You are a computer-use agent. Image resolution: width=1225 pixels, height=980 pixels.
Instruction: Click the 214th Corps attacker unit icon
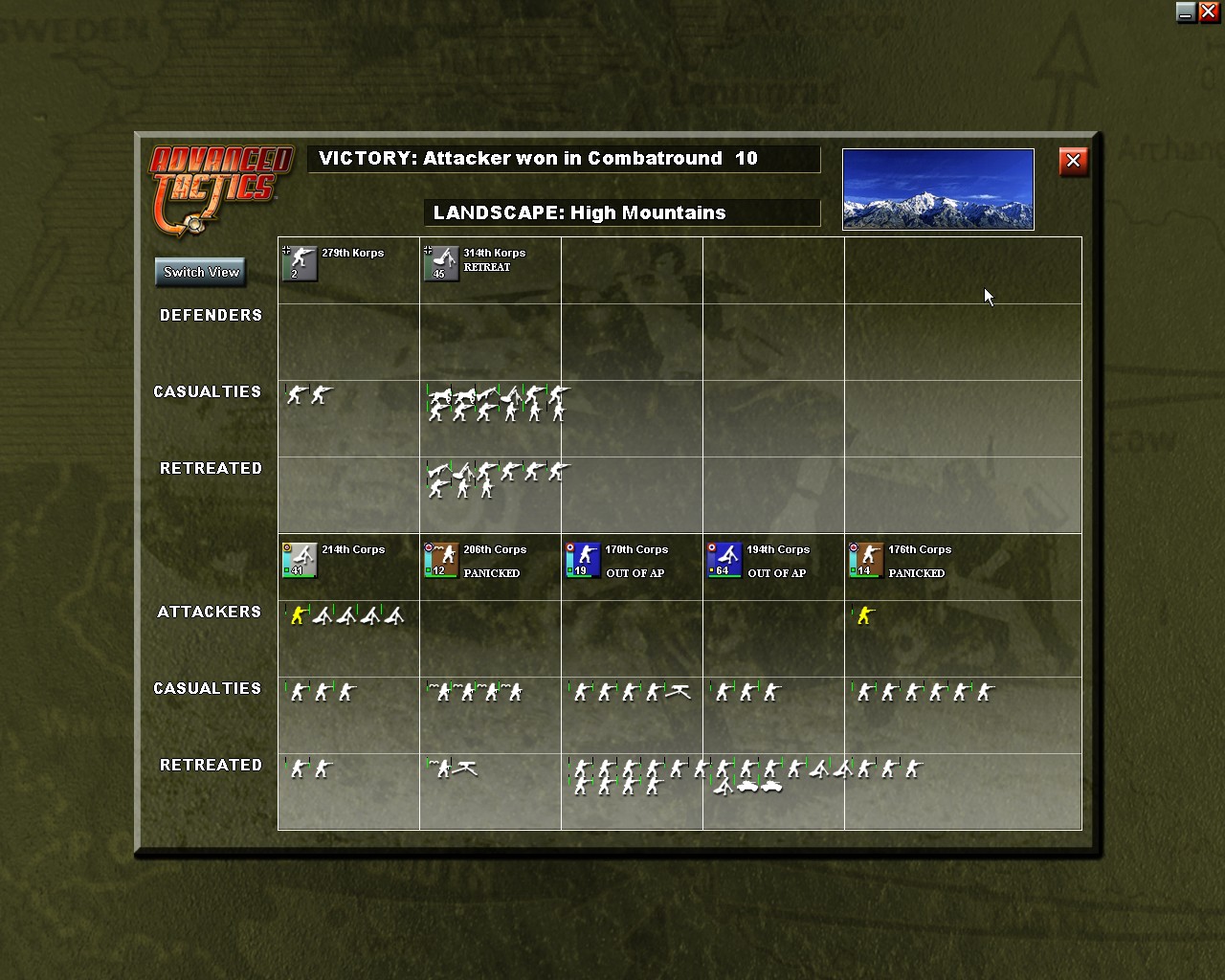(x=300, y=561)
